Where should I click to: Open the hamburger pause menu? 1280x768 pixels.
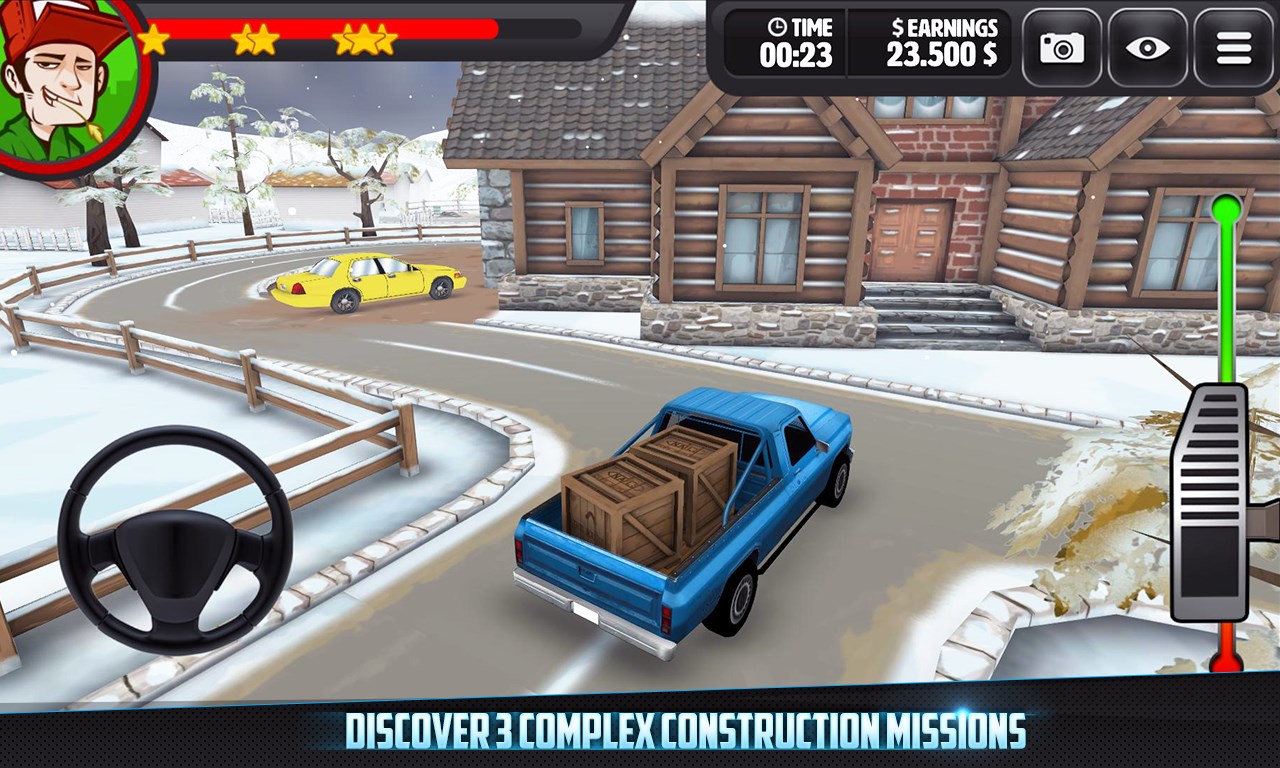(x=1233, y=47)
